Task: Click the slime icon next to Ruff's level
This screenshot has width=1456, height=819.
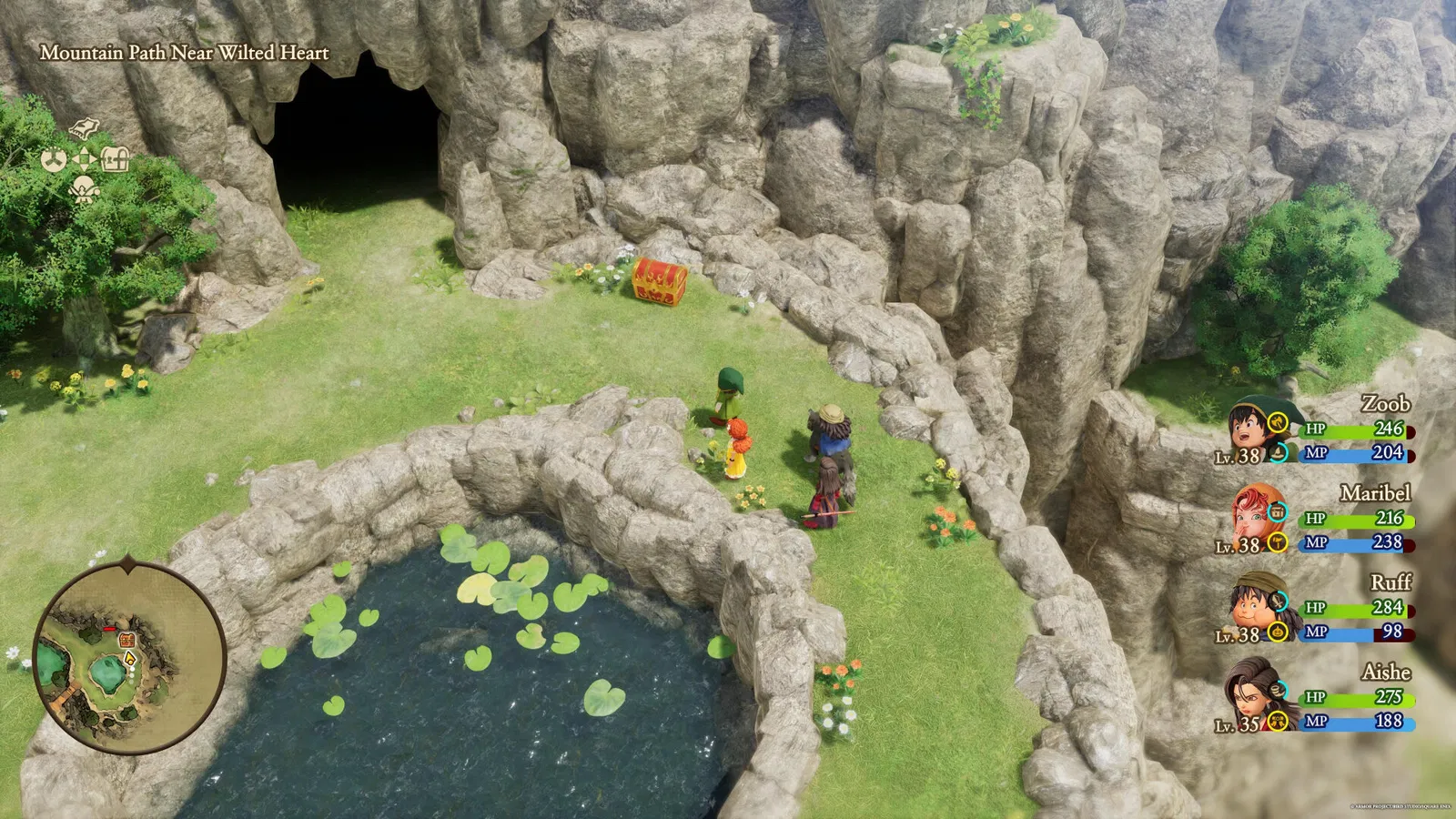Action: (1277, 632)
